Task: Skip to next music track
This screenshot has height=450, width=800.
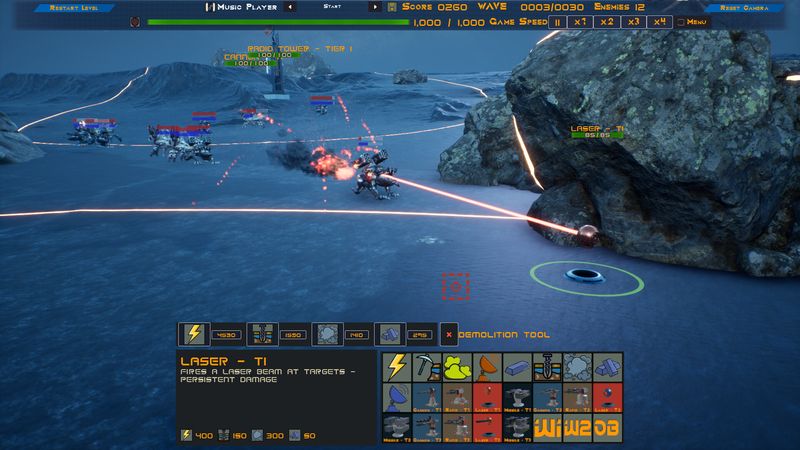Action: pos(376,7)
